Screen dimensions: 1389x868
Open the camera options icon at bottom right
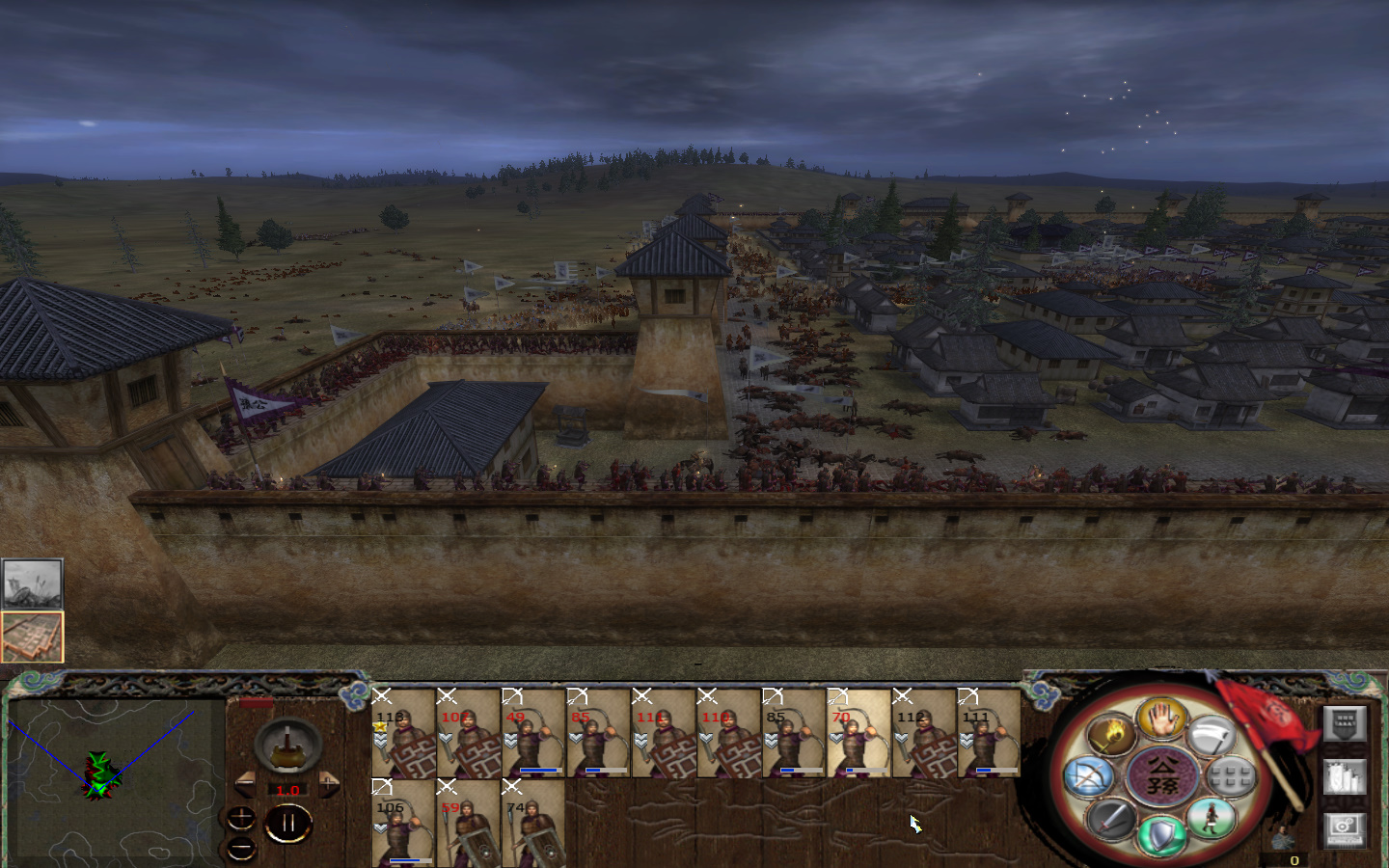point(1345,829)
